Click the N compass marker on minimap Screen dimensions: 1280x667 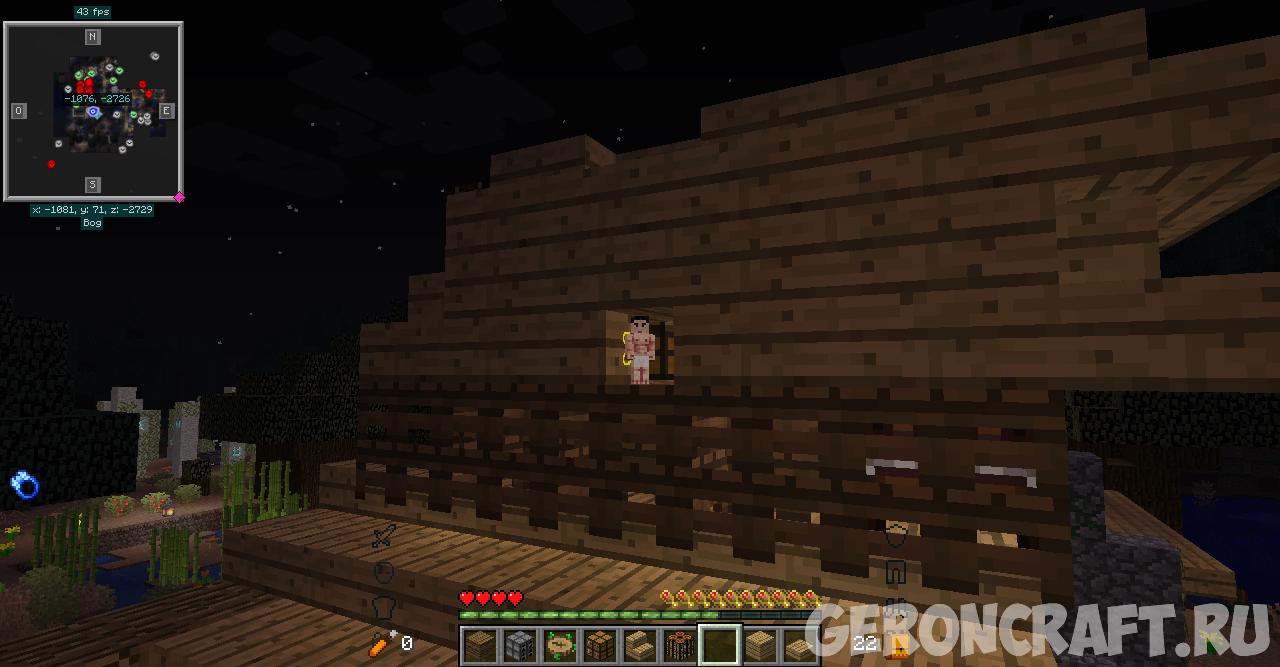click(x=92, y=37)
